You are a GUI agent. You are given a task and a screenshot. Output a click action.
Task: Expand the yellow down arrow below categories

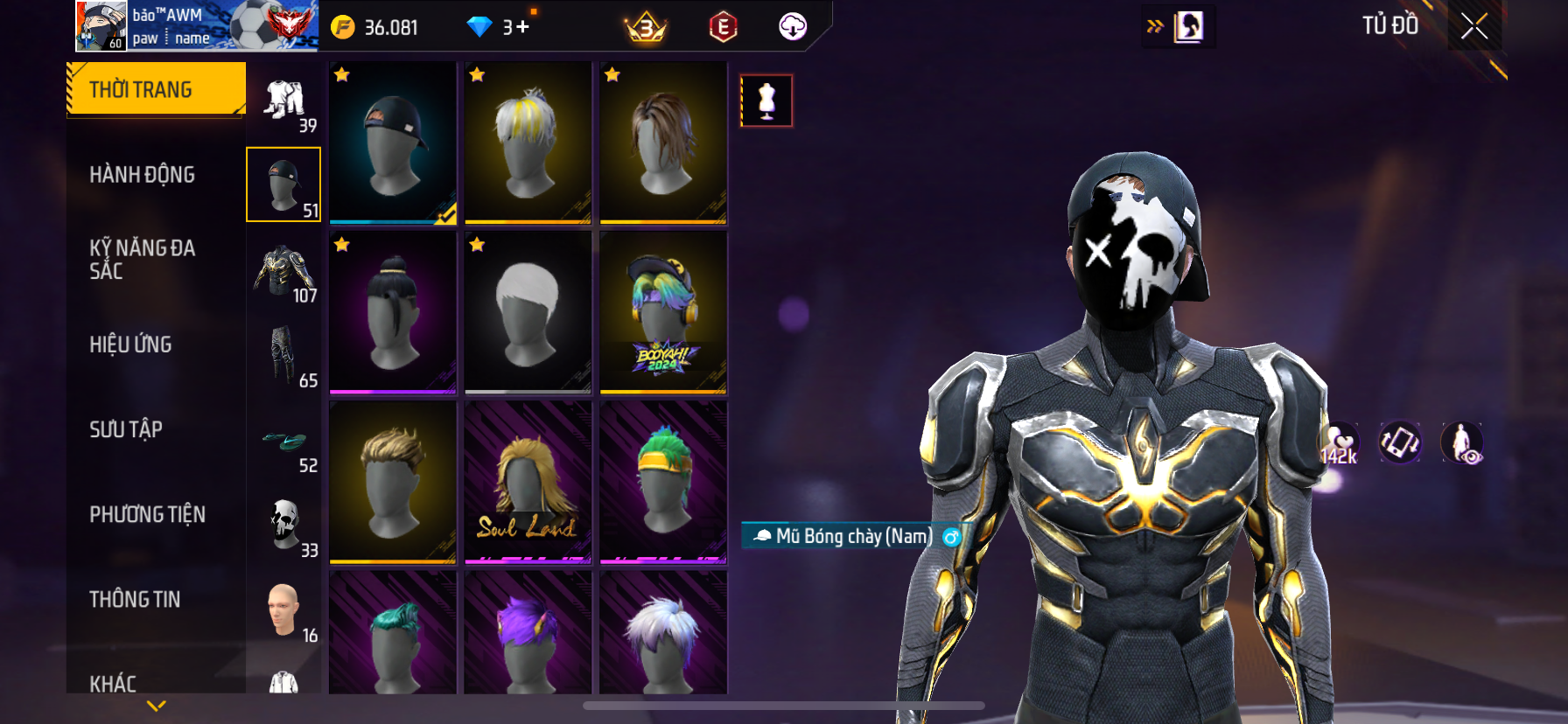click(157, 706)
